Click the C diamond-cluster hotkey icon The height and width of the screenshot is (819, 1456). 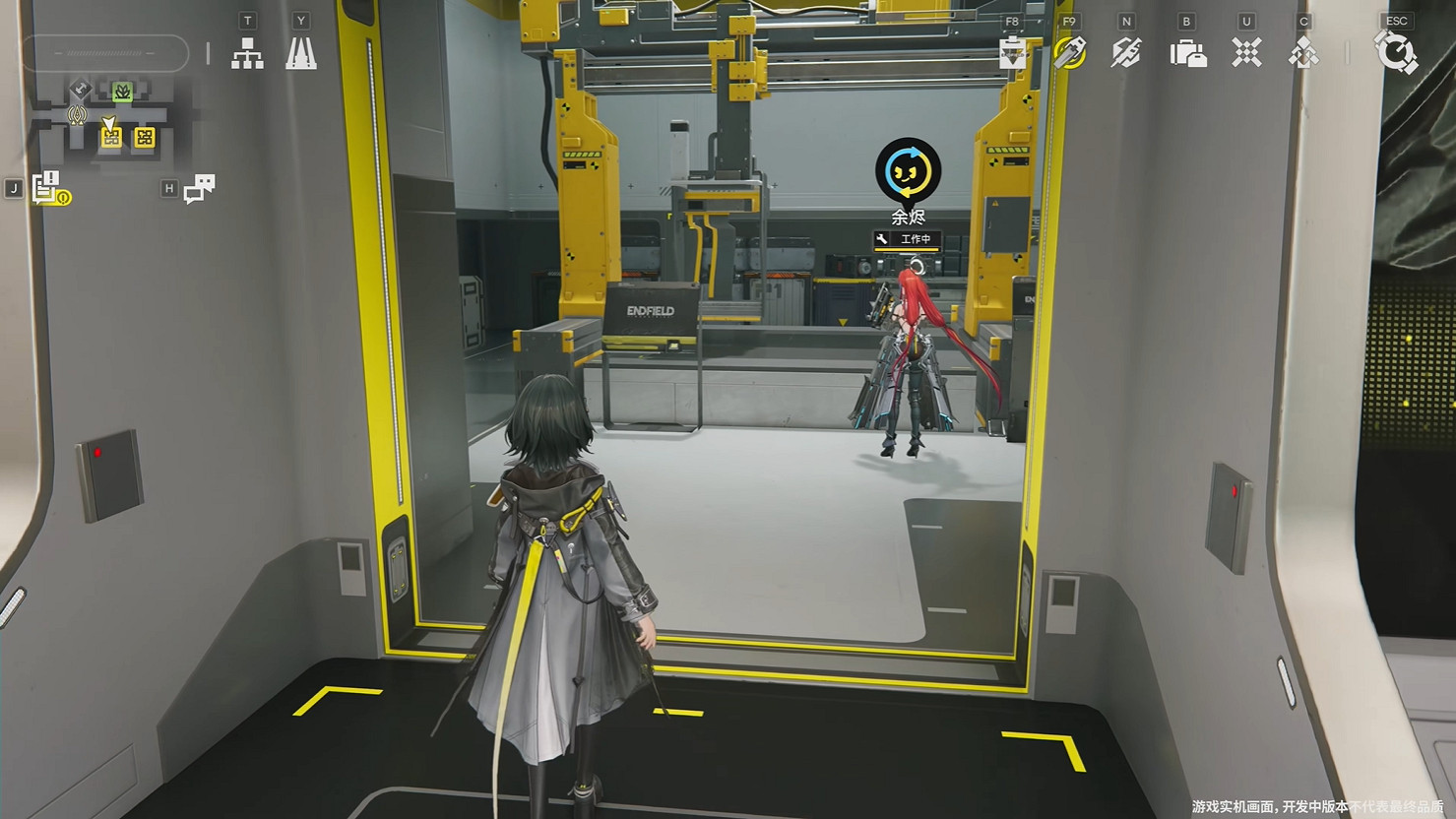1302,54
